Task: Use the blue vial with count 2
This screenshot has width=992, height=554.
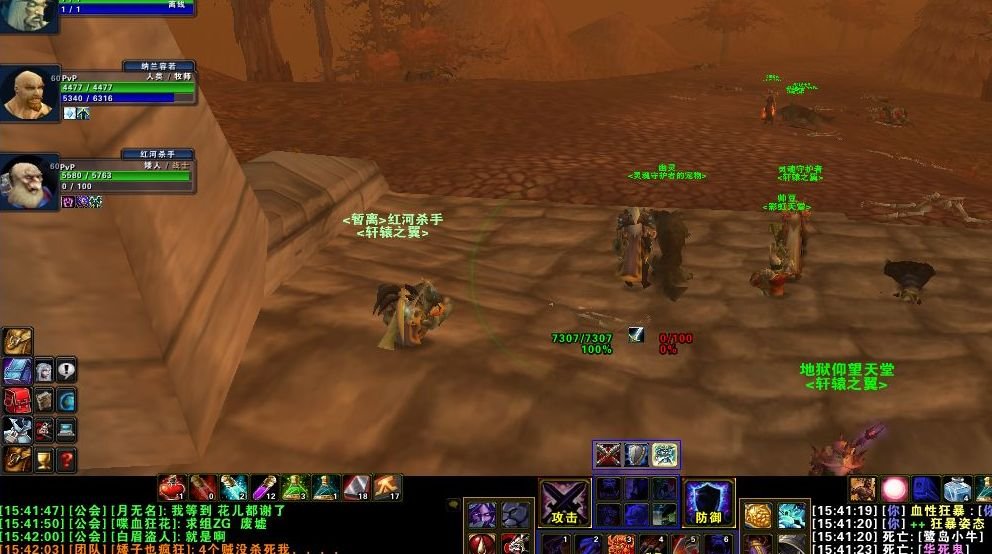Action: pyautogui.click(x=233, y=487)
